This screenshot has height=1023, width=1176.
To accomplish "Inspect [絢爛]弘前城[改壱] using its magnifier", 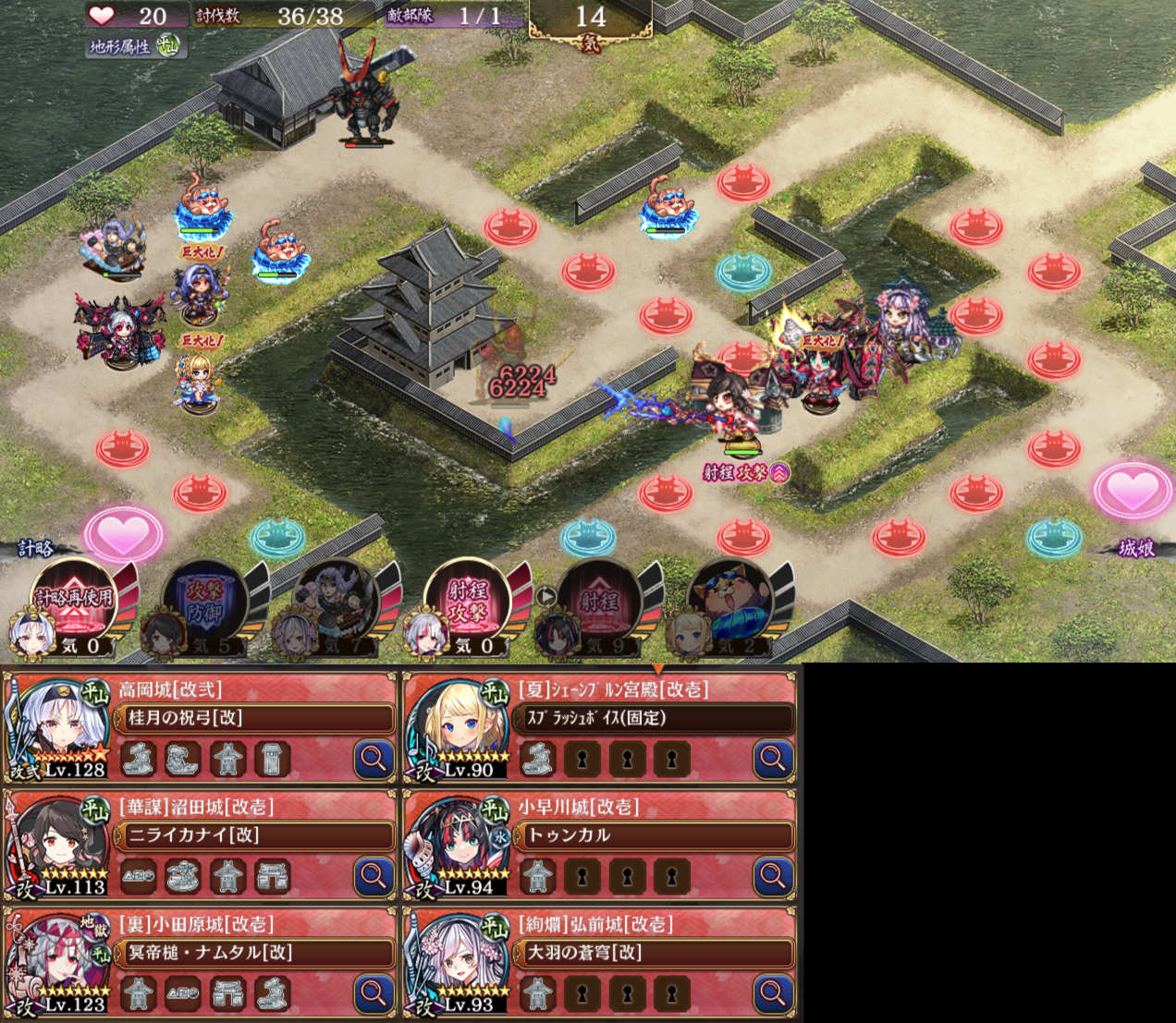I will coord(773,993).
